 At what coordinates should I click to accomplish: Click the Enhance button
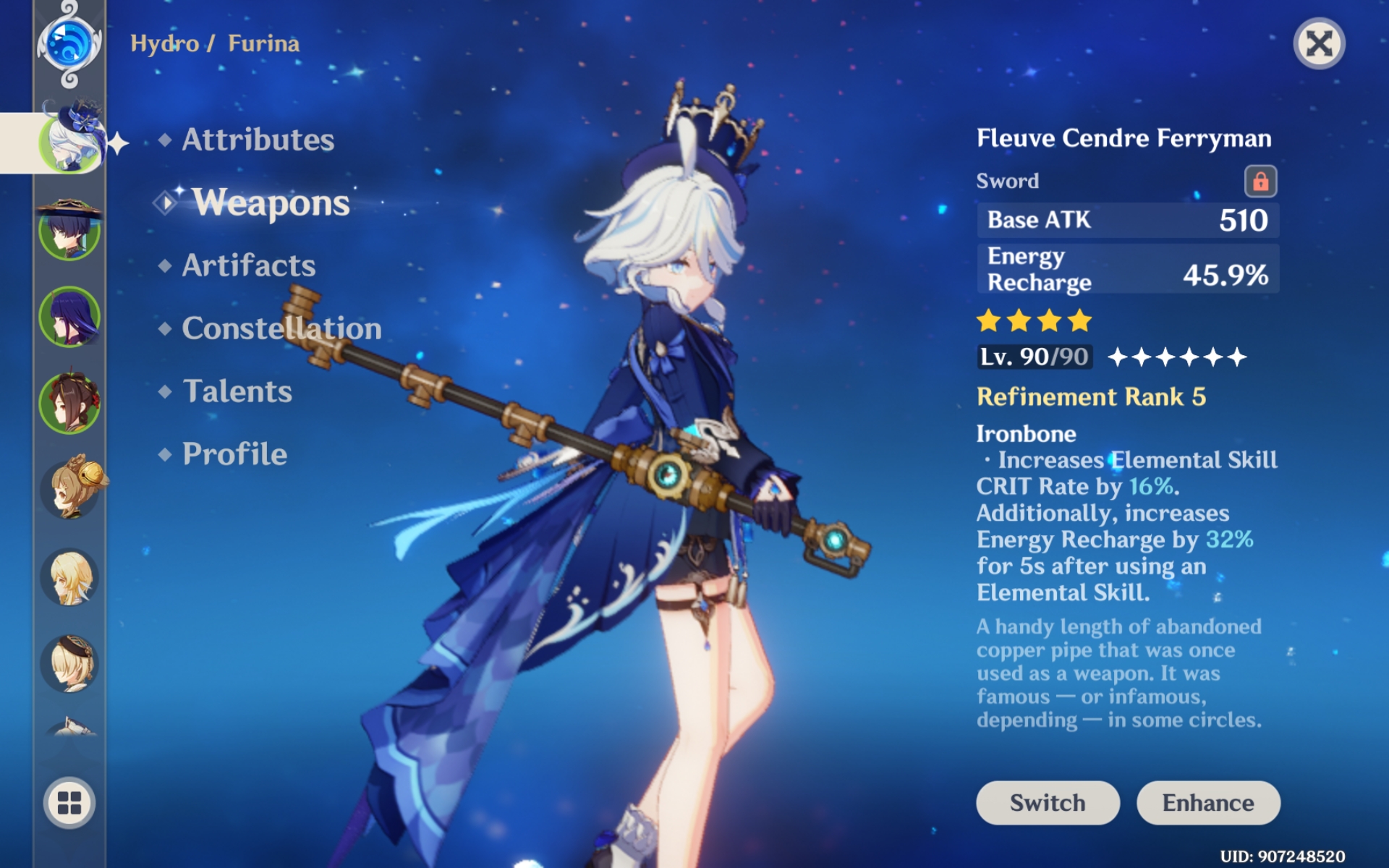point(1209,802)
